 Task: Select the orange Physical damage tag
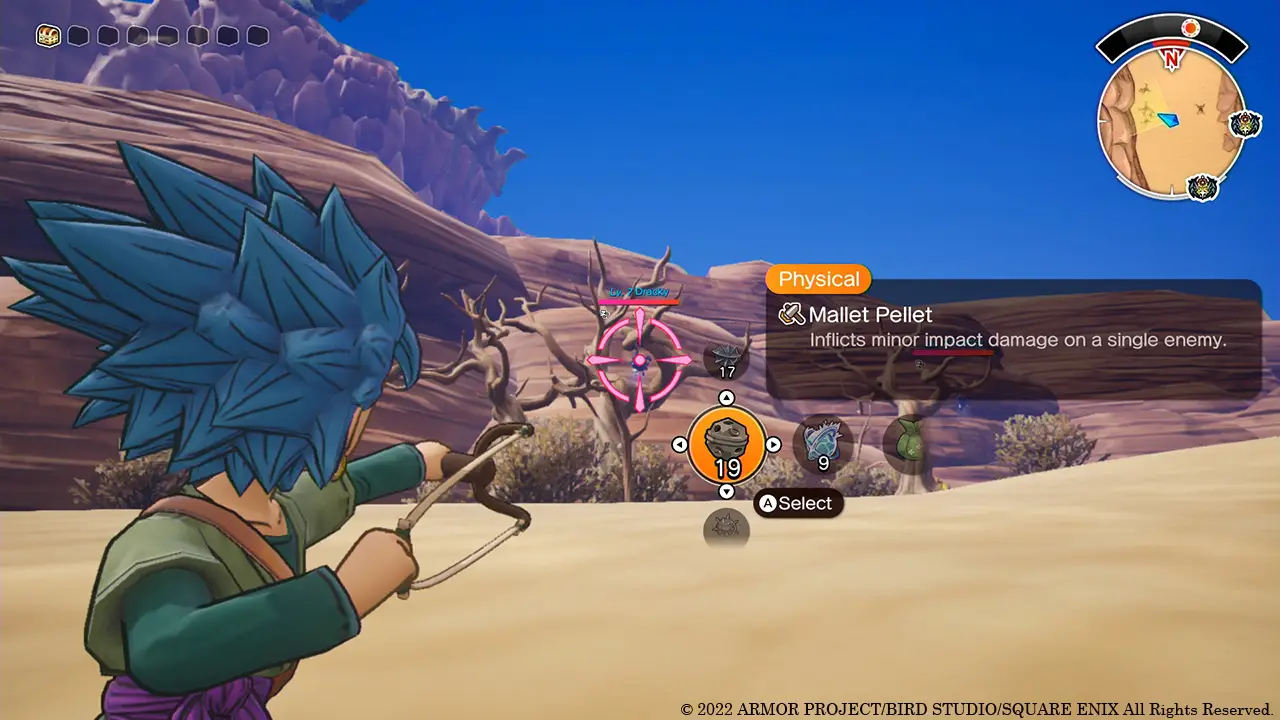[x=818, y=279]
